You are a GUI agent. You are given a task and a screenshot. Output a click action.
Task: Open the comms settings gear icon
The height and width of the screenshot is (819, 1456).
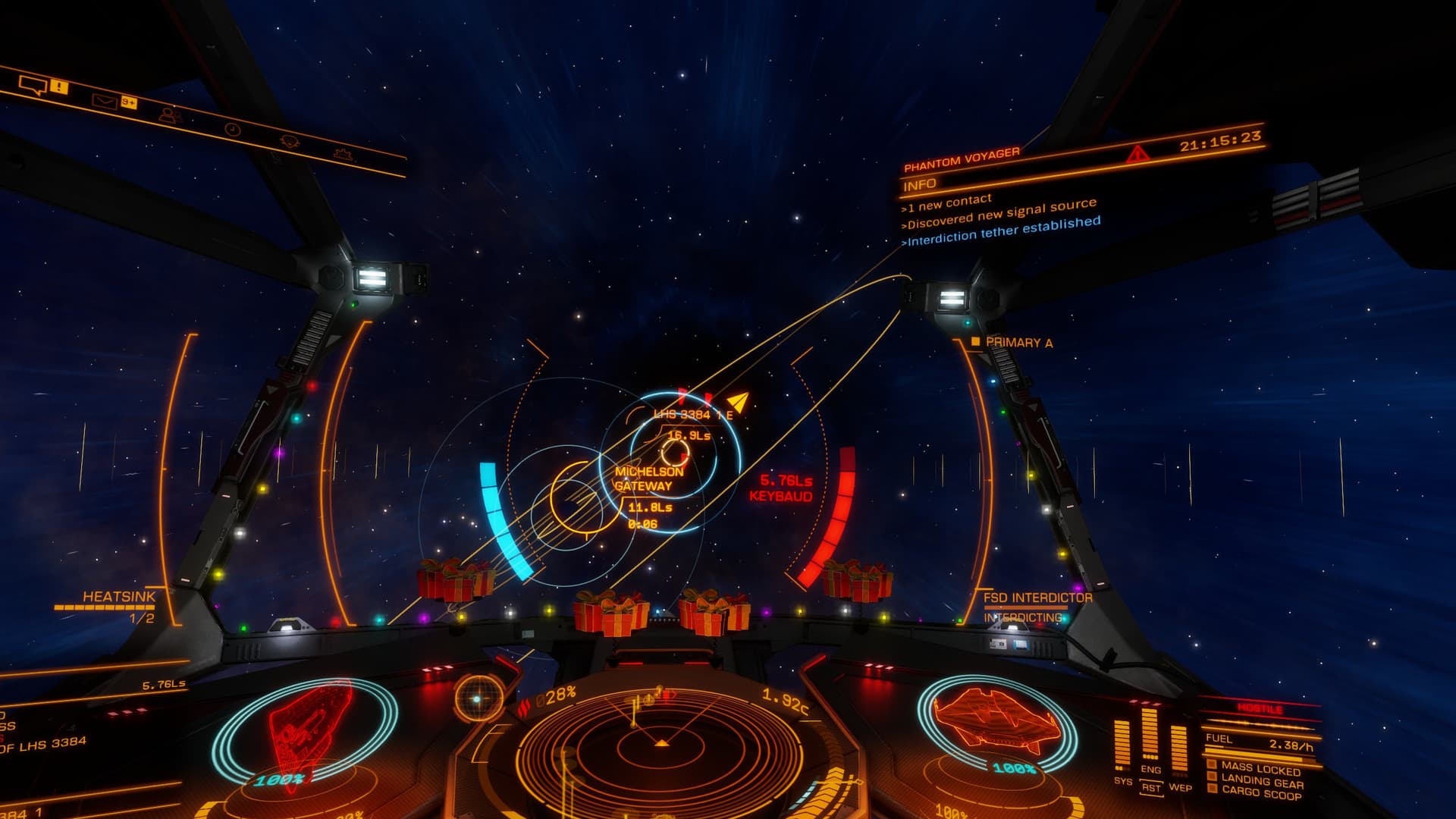tap(289, 142)
